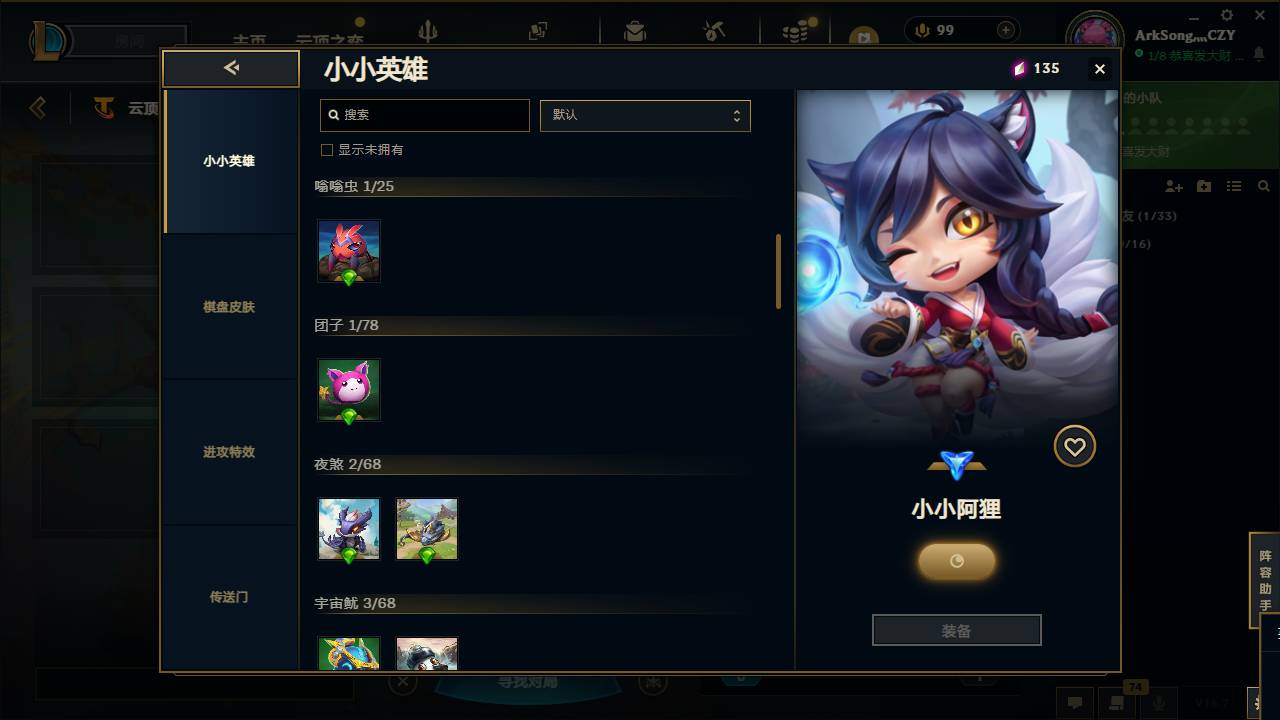1280x720 pixels.
Task: Open the 默认 sorting dropdown
Action: (x=645, y=115)
